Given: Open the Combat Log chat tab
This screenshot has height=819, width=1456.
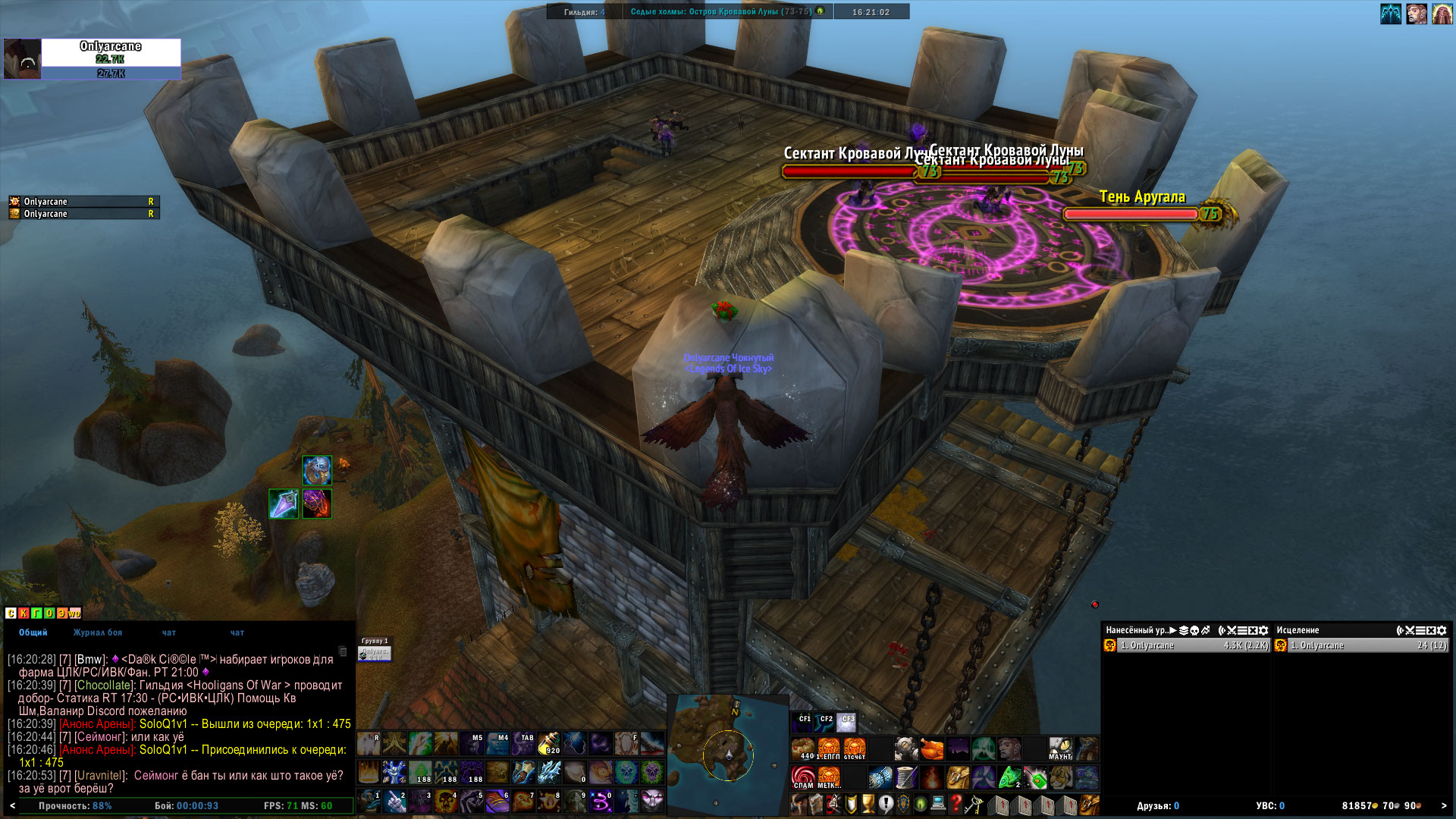Looking at the screenshot, I should [97, 632].
